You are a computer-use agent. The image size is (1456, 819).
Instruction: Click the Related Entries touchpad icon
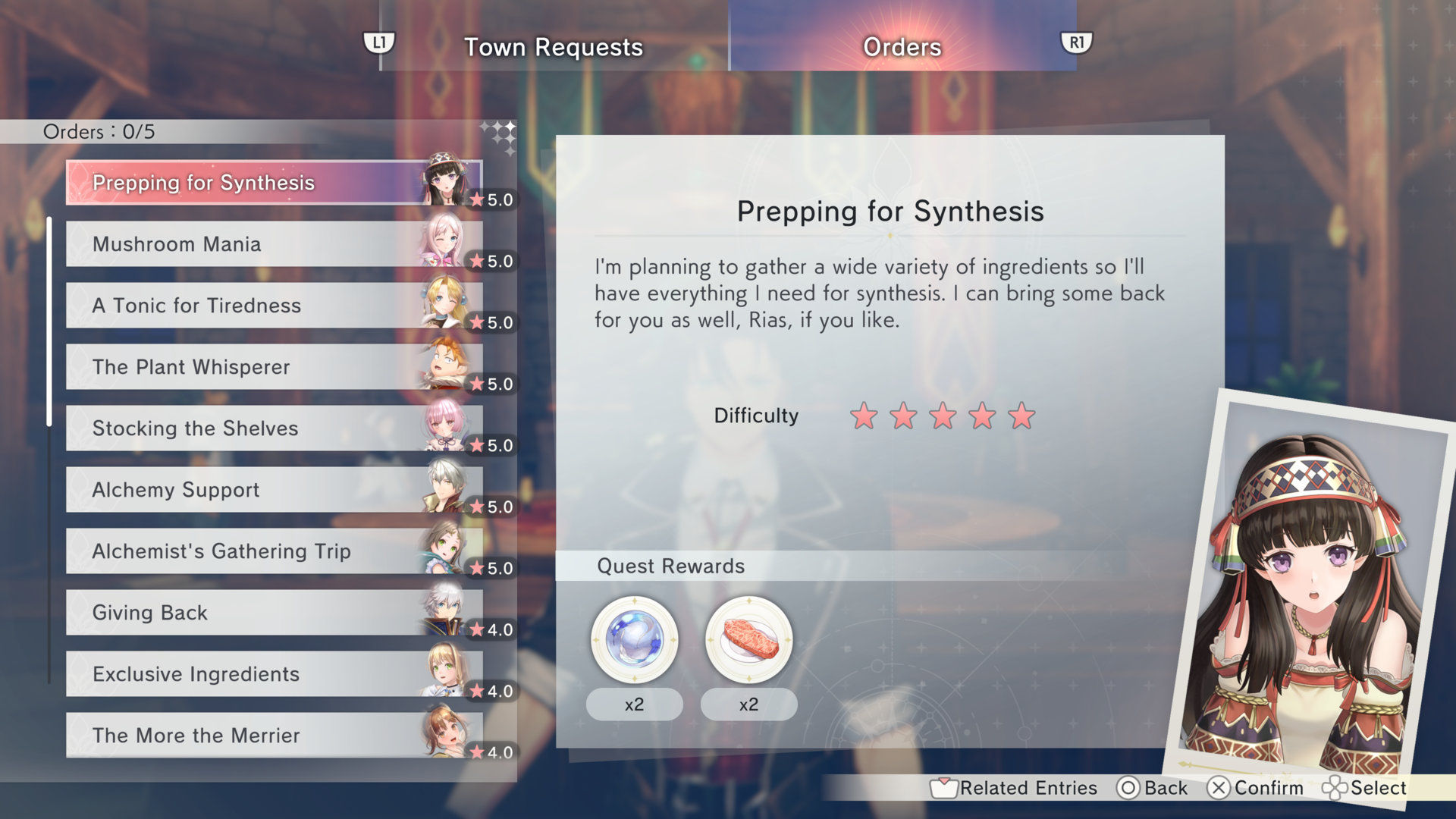[945, 788]
